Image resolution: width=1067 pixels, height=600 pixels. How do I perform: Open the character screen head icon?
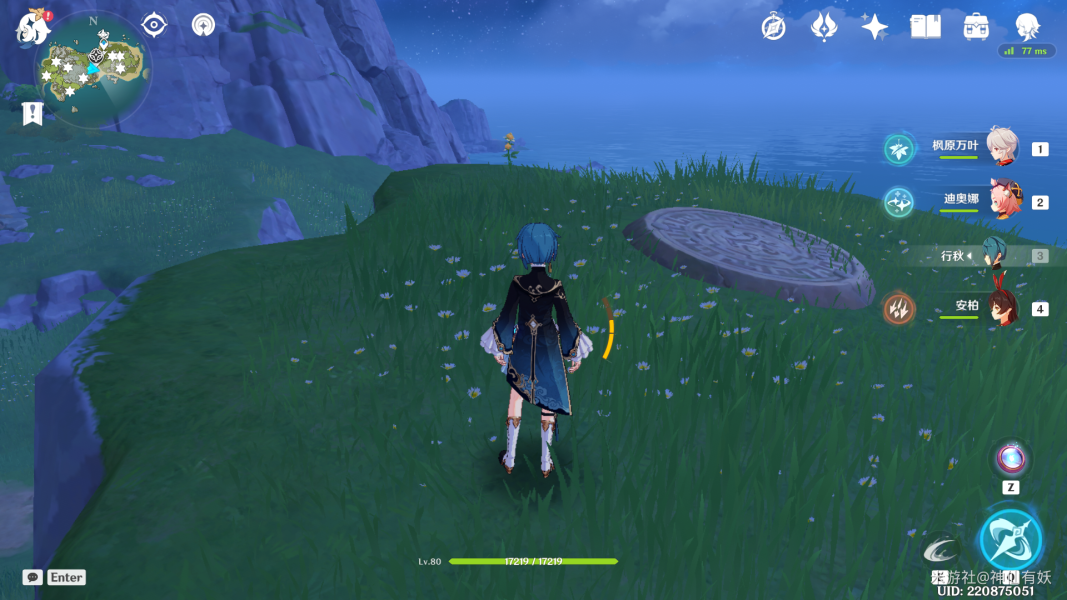click(1027, 26)
